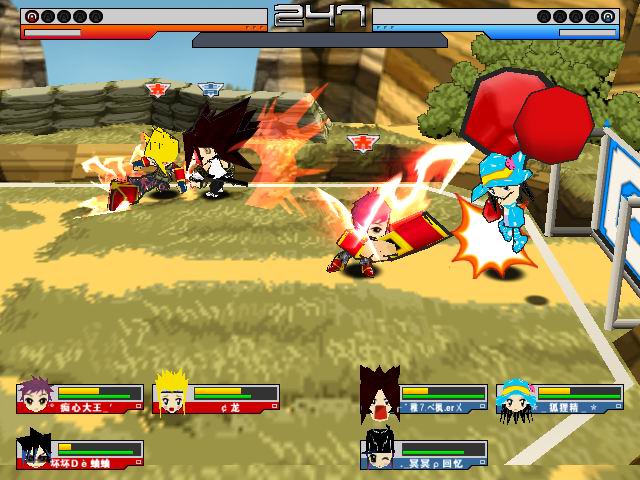This screenshot has width=640, height=480.
Task: Select the 痴心大王 player panel with purple-haired portrait
Action: tap(80, 398)
